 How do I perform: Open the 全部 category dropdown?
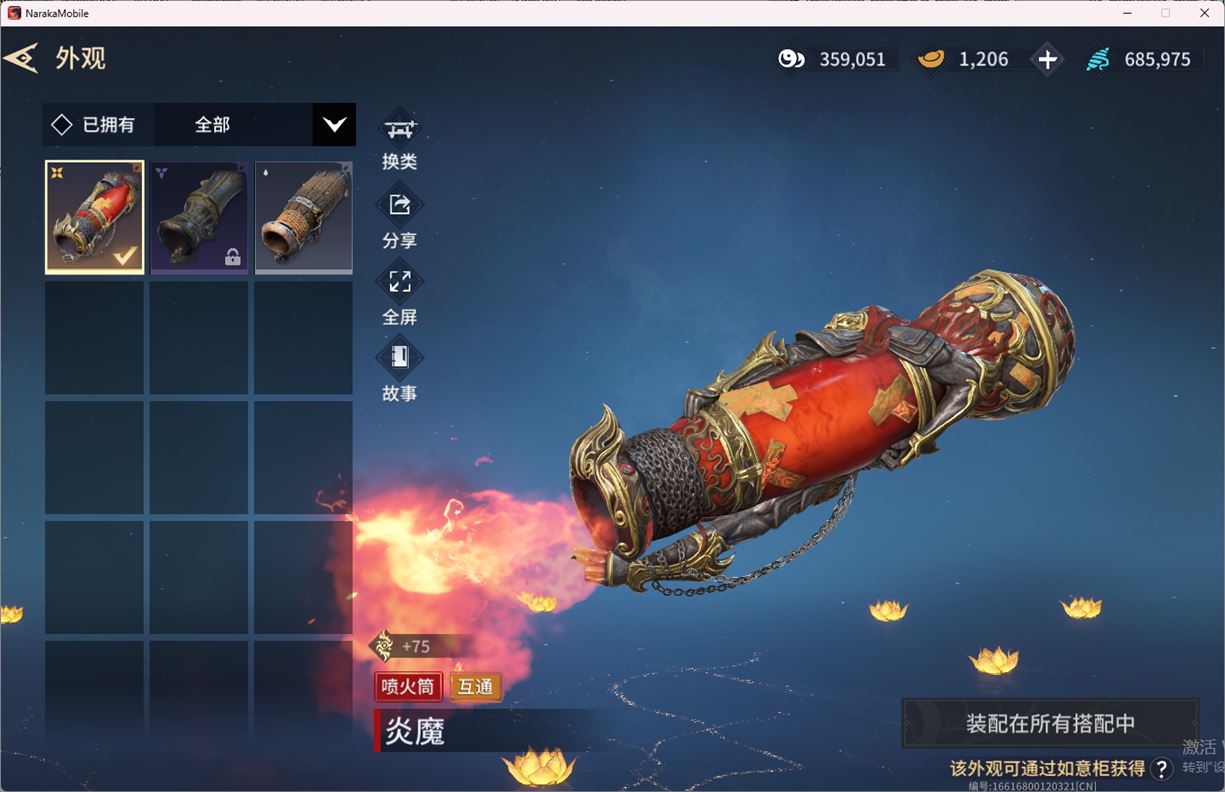tap(334, 125)
